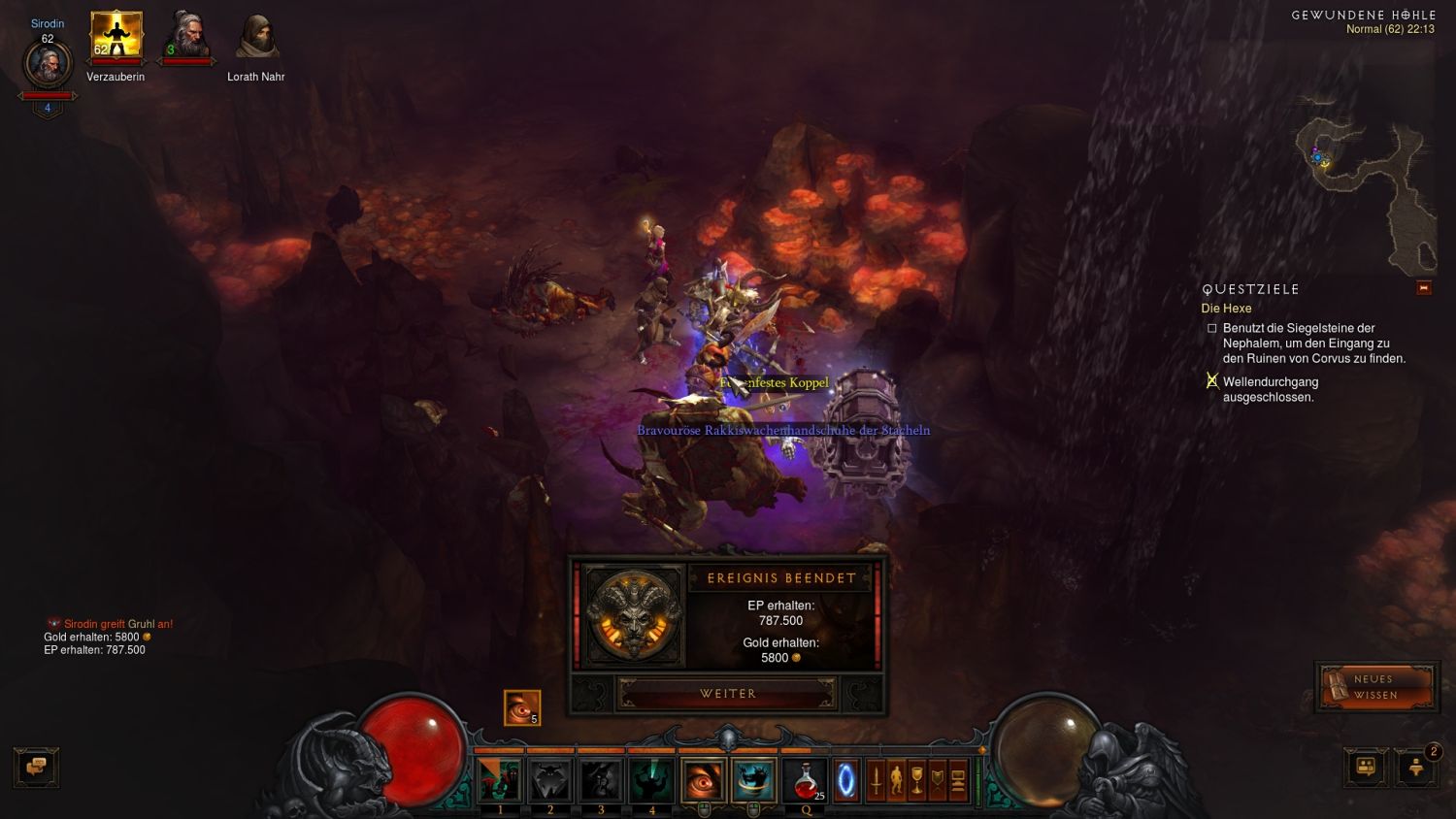Activate the skill in slot 1
The height and width of the screenshot is (819, 1456).
(500, 780)
